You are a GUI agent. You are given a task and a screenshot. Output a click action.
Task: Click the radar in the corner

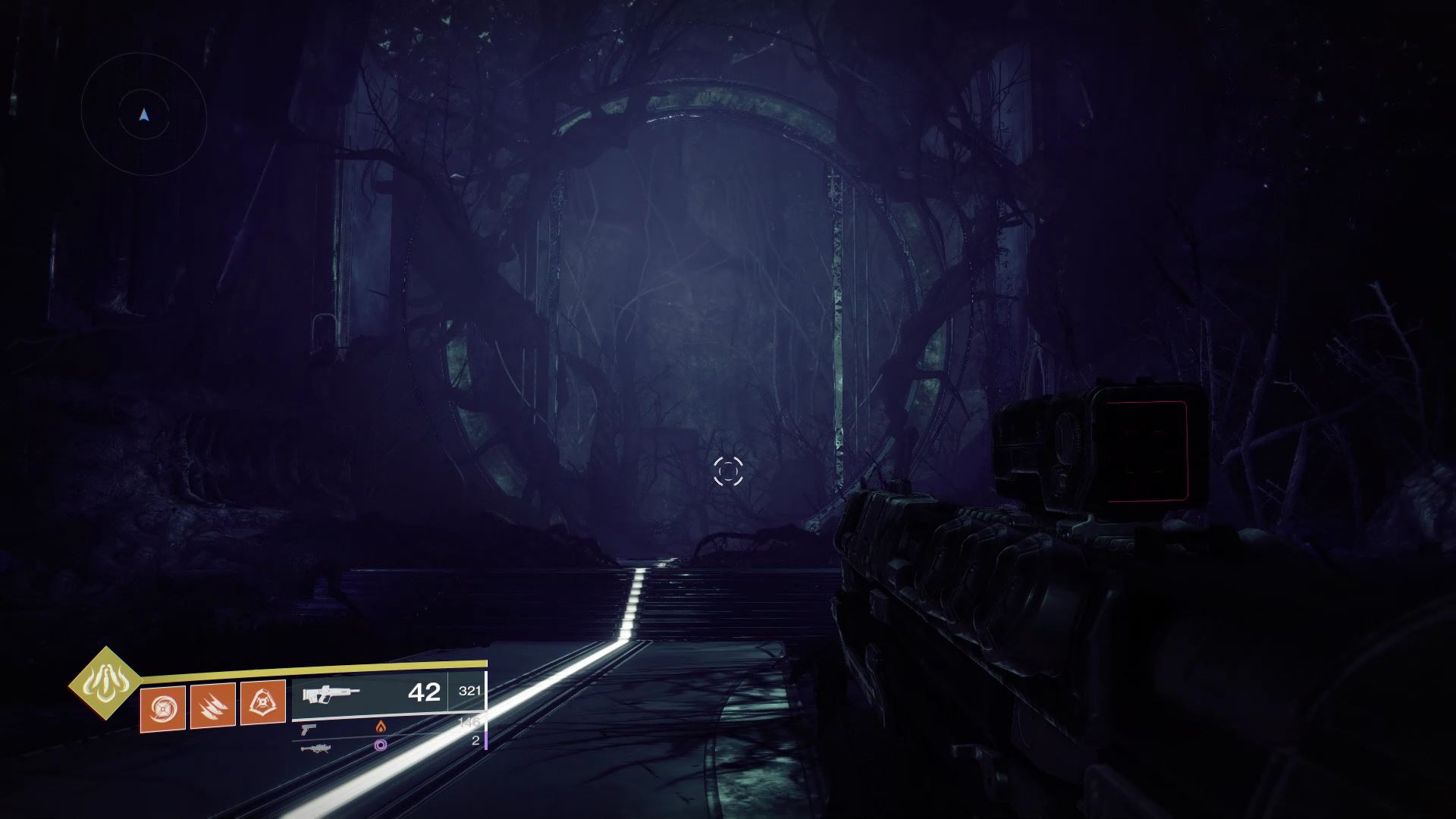[144, 115]
